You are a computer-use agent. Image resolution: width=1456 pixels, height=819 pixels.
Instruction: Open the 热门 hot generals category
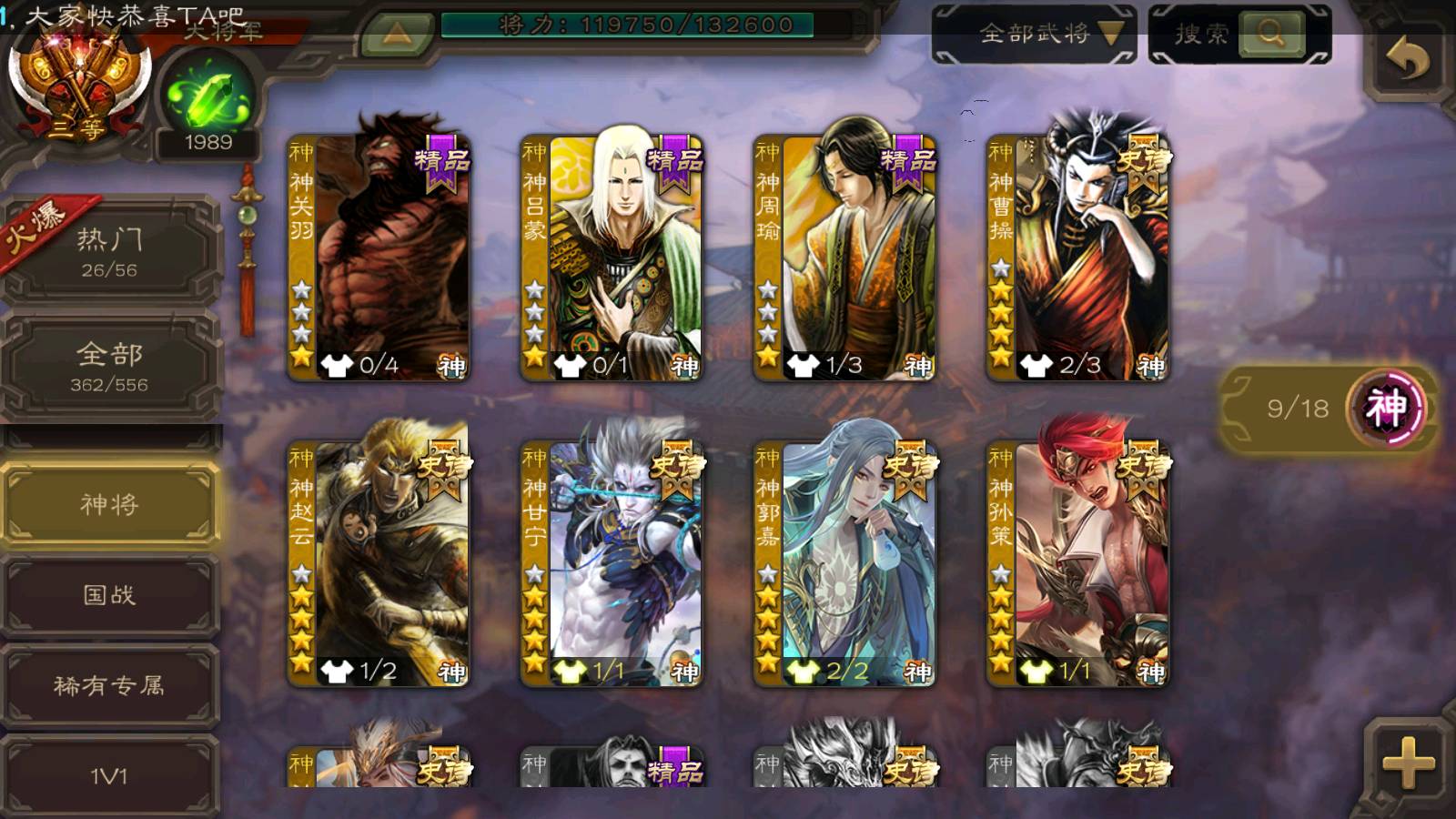coord(109,250)
